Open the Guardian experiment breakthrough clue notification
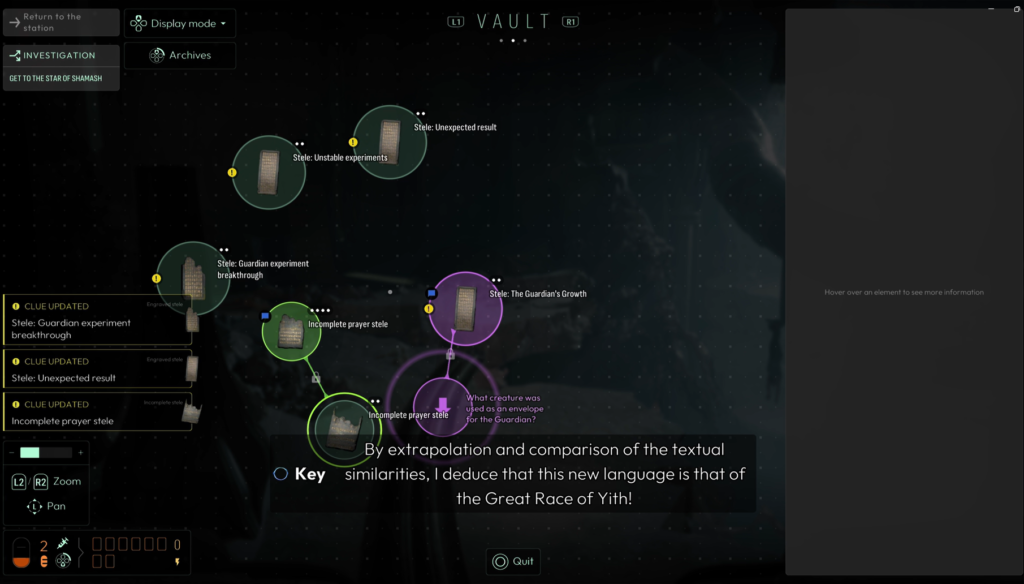The width and height of the screenshot is (1024, 584). (98, 322)
